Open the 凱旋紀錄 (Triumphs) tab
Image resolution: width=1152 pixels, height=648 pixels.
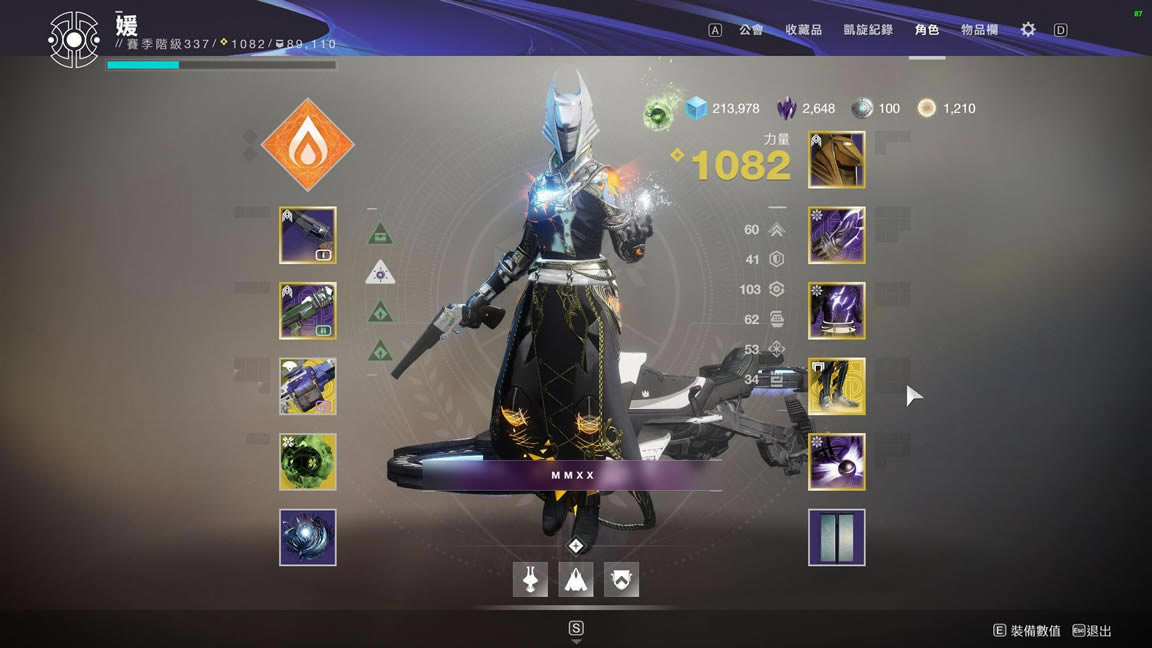point(867,30)
